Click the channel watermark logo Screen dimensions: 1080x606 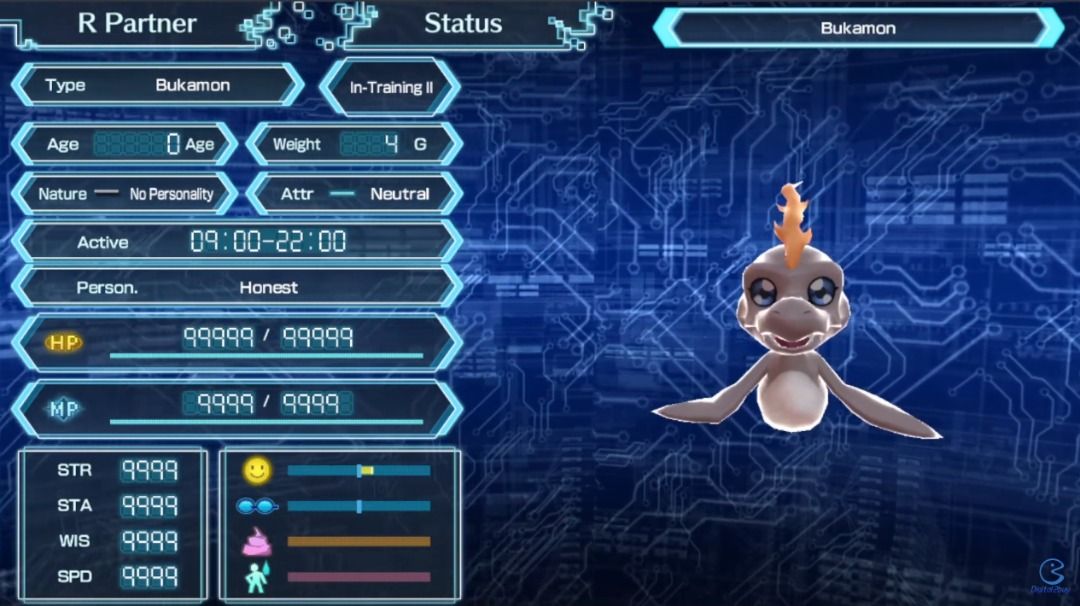1050,575
